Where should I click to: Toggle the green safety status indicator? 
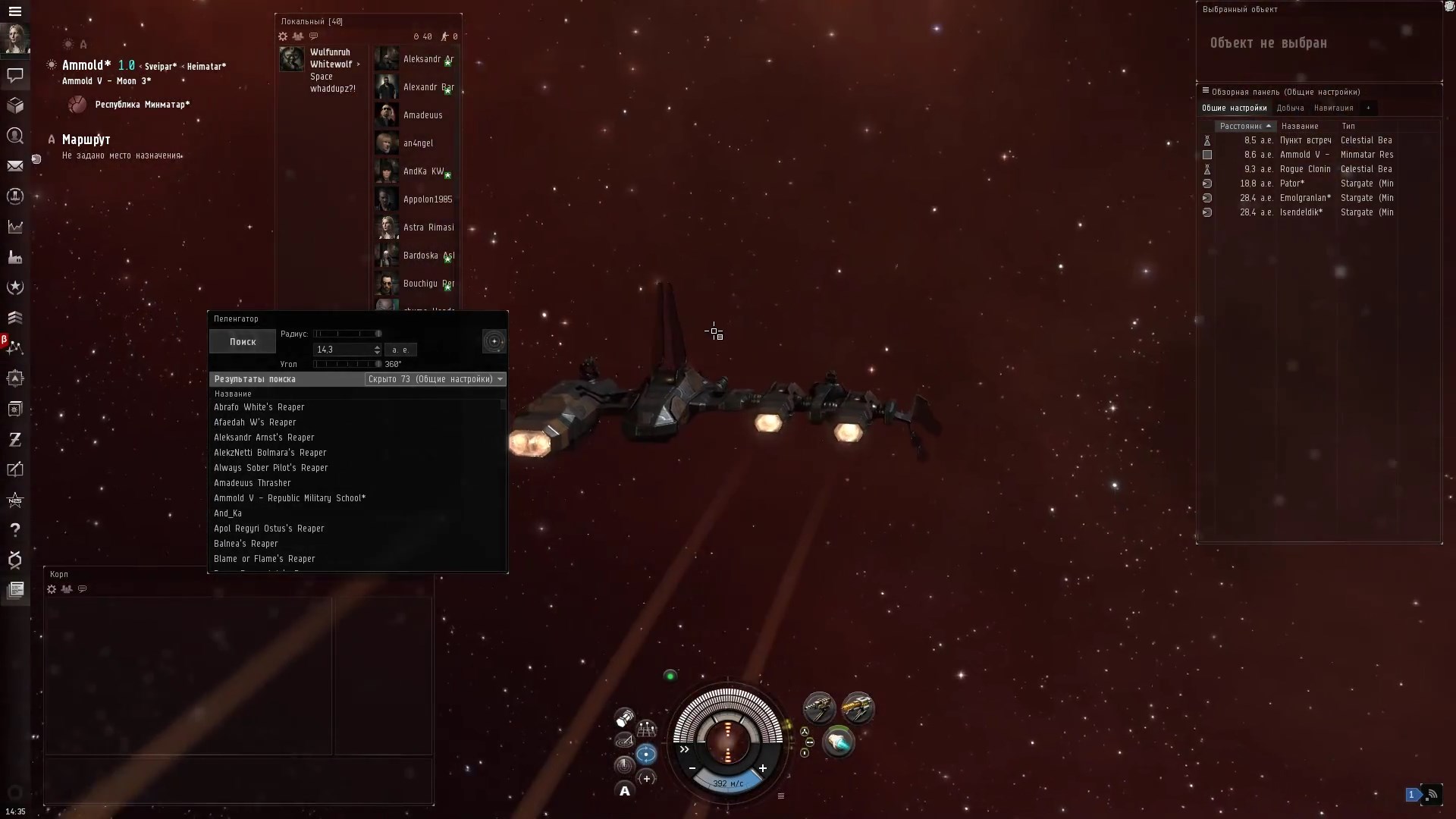[670, 676]
